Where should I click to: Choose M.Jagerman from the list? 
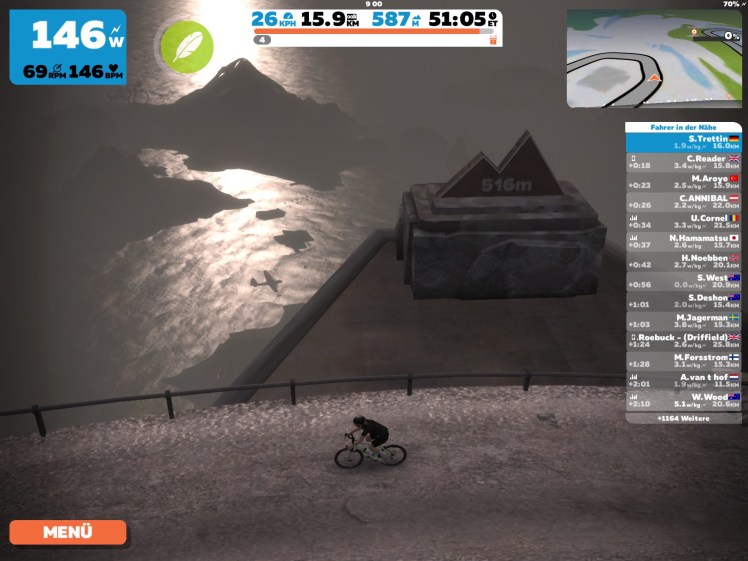(x=683, y=320)
